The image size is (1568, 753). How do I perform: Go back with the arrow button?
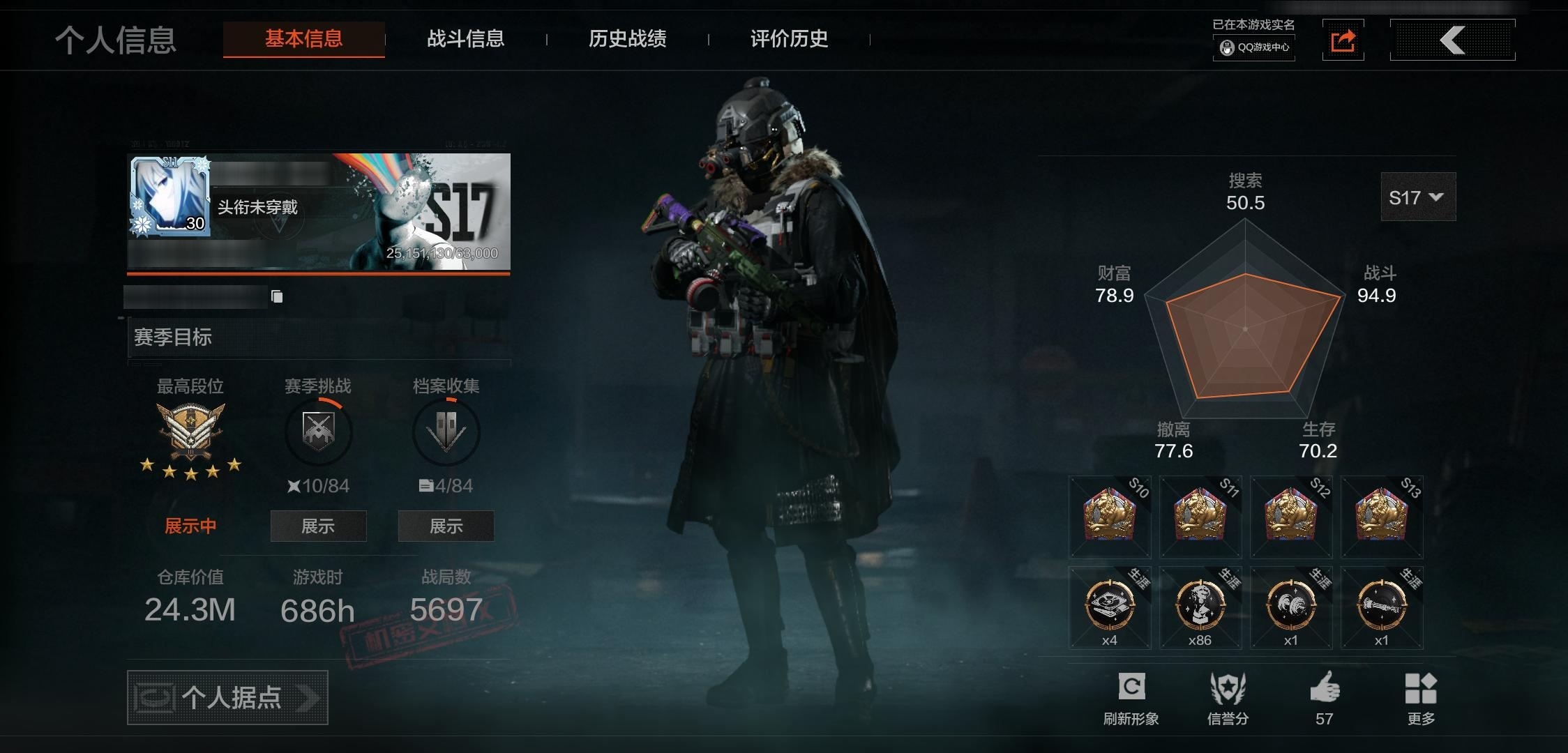[1452, 40]
